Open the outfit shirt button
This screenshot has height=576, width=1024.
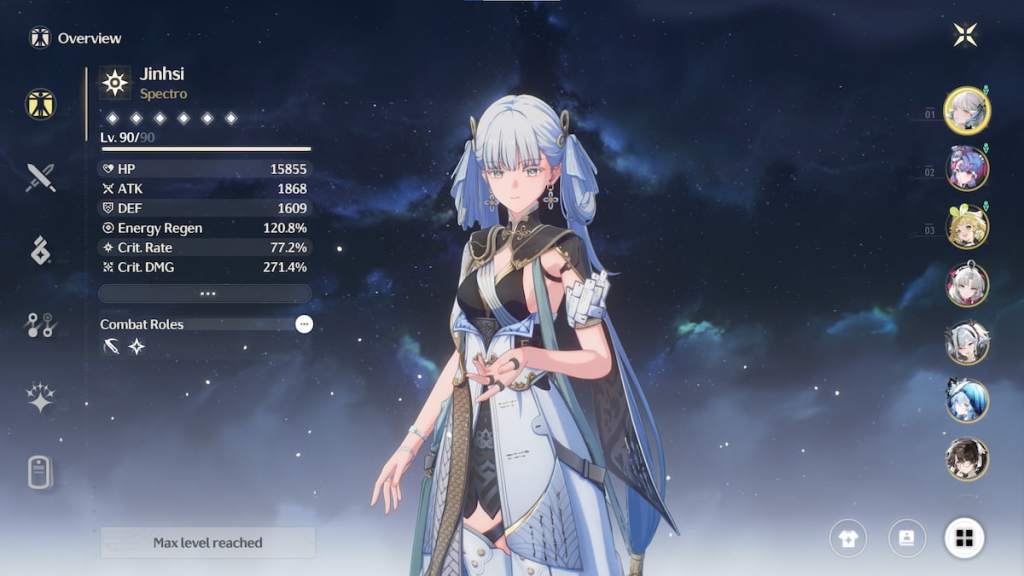pyautogui.click(x=848, y=538)
